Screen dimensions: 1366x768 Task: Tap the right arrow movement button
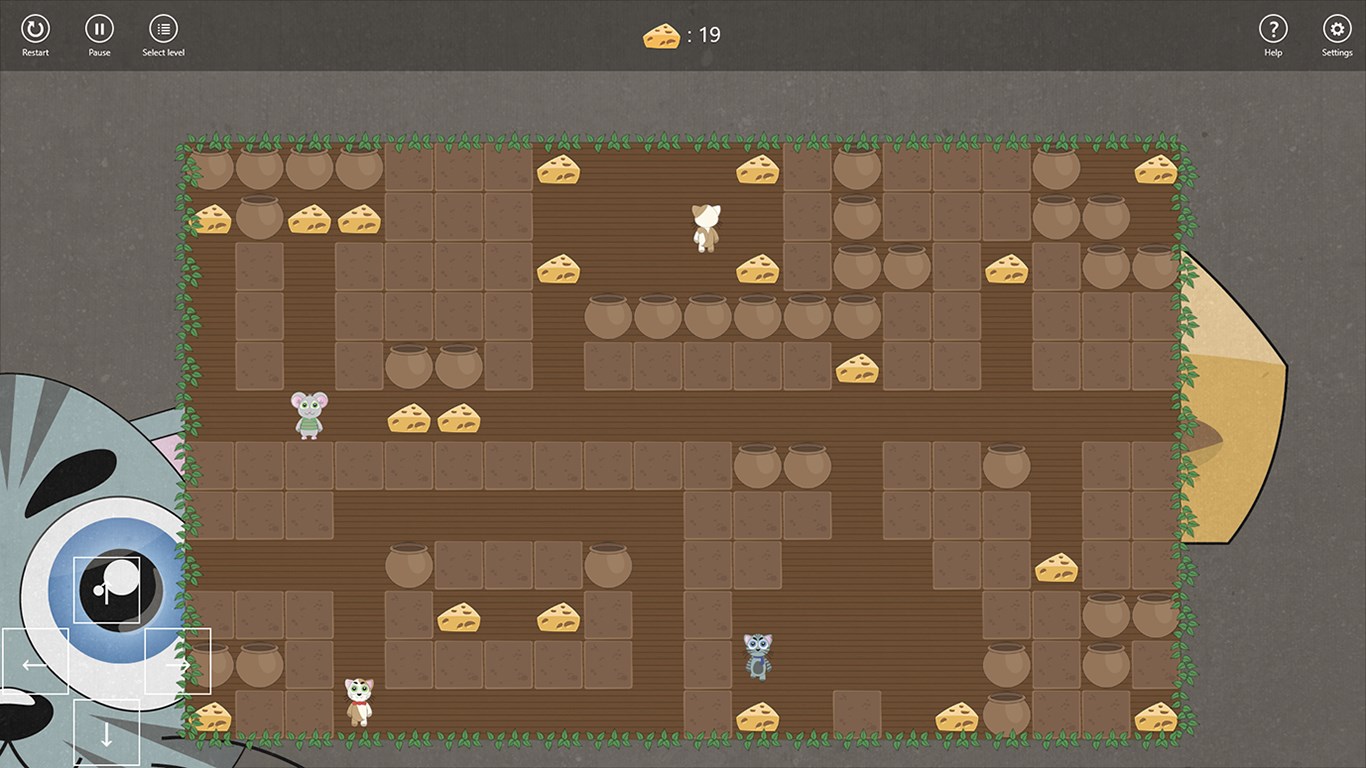(178, 661)
